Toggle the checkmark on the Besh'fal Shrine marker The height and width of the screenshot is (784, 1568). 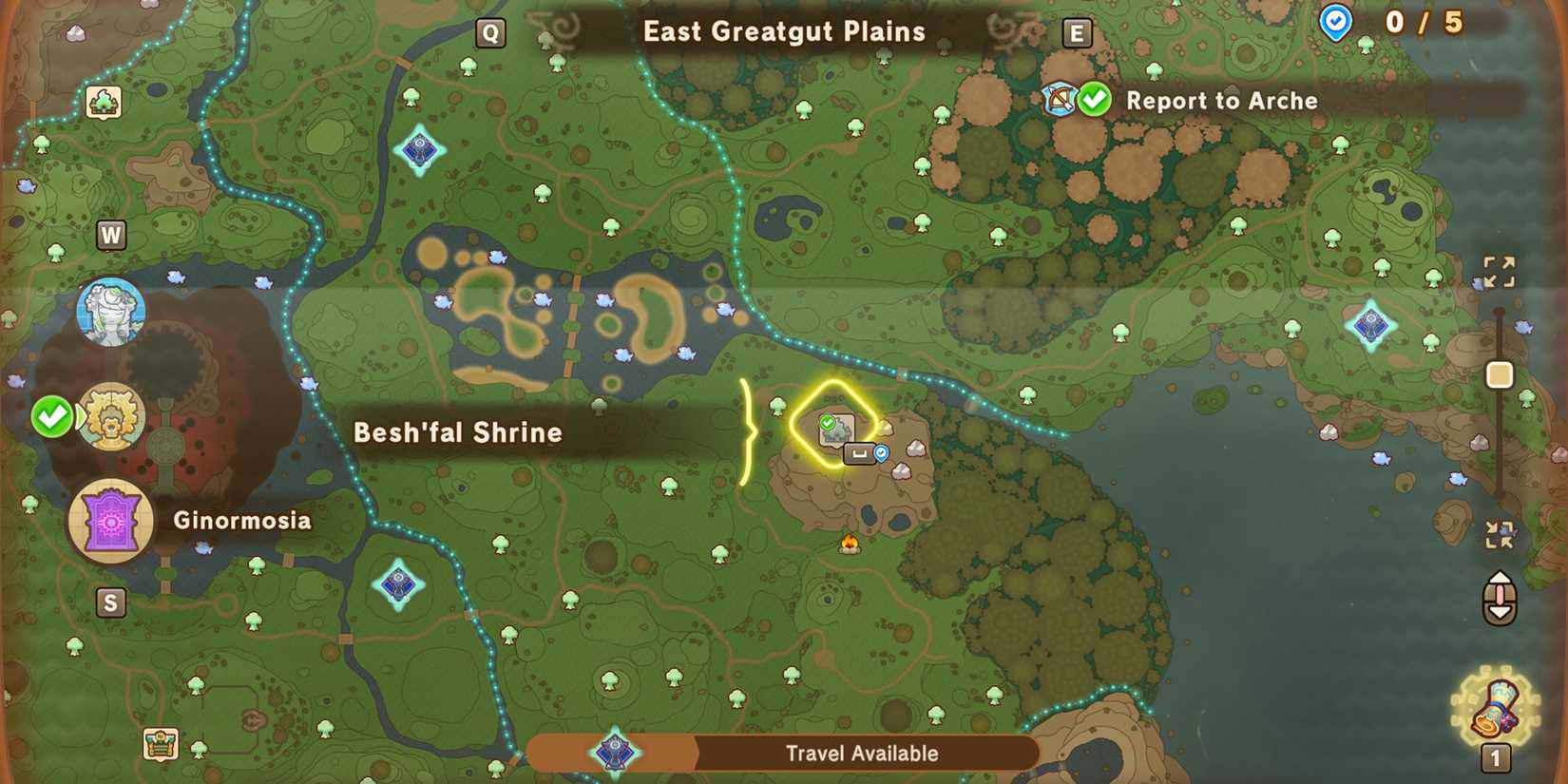click(828, 420)
